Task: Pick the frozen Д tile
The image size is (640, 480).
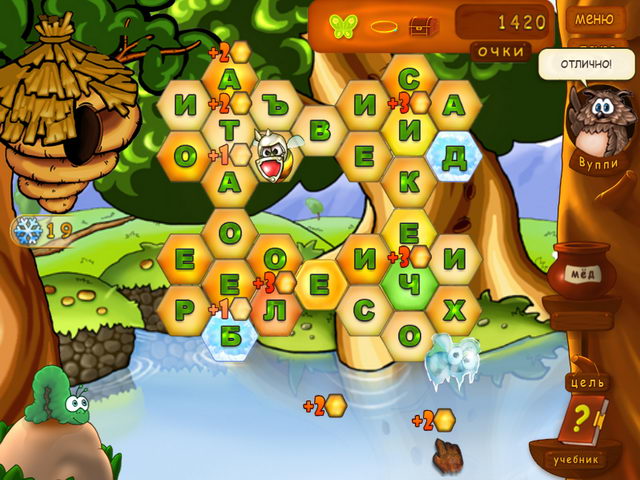Action: tap(454, 155)
